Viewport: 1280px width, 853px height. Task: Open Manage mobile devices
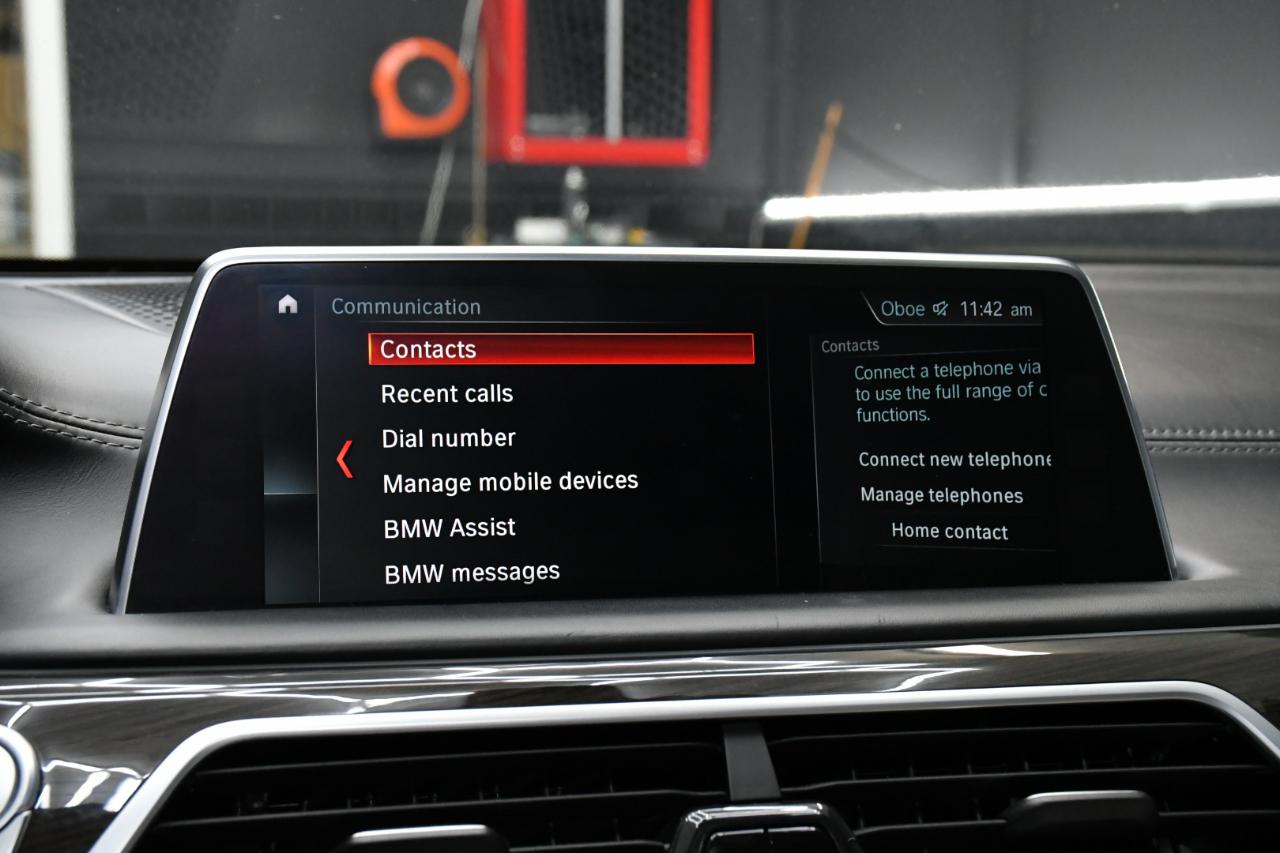click(510, 481)
